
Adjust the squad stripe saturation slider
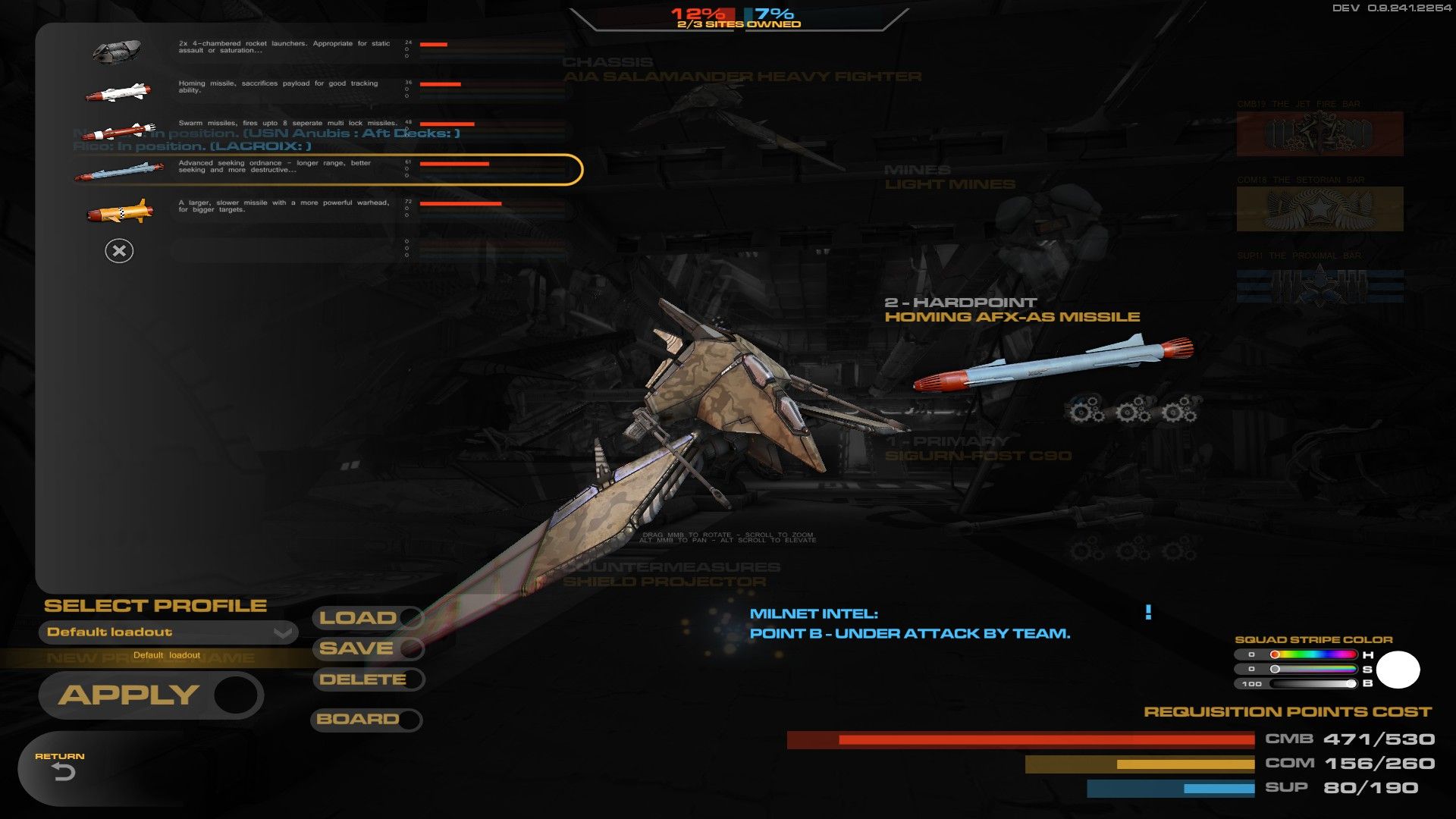pos(1314,669)
